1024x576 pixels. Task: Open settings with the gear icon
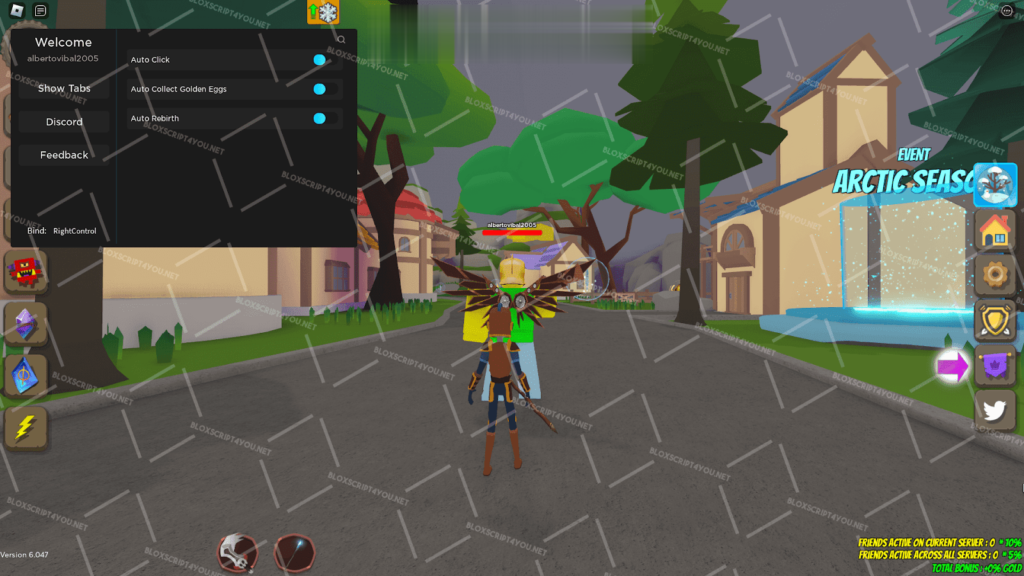point(995,274)
